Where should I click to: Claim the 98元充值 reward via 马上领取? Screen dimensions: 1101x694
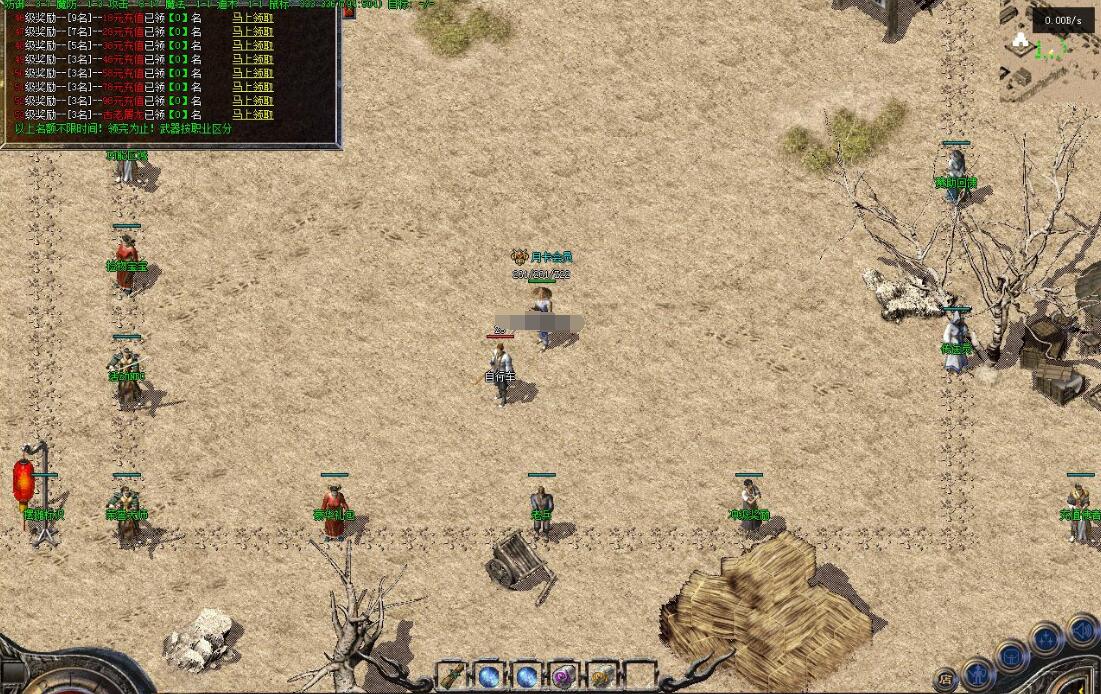252,102
